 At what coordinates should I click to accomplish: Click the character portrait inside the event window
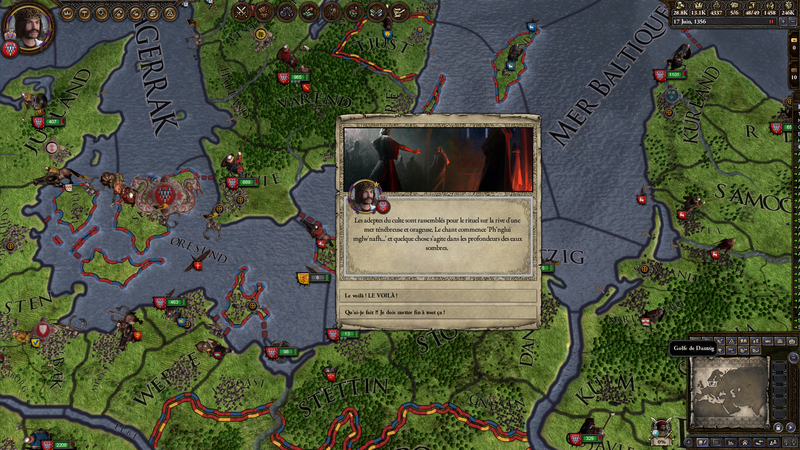pos(366,195)
